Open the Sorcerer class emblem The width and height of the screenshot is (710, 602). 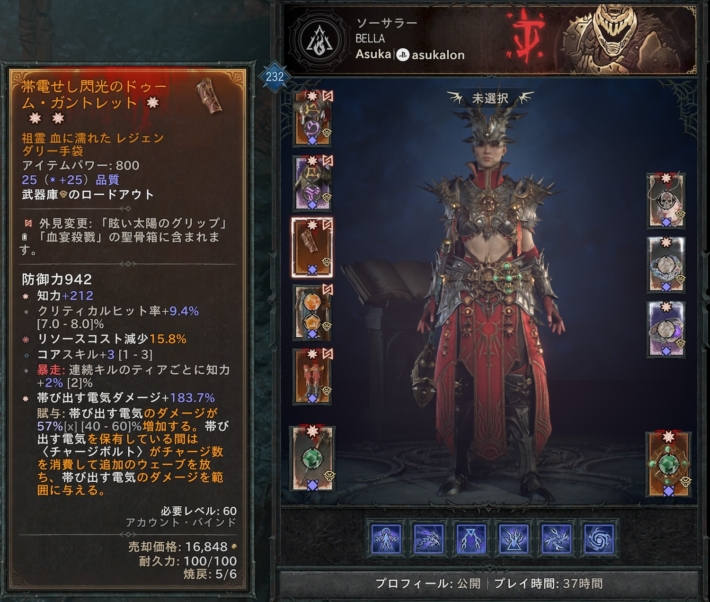point(319,42)
